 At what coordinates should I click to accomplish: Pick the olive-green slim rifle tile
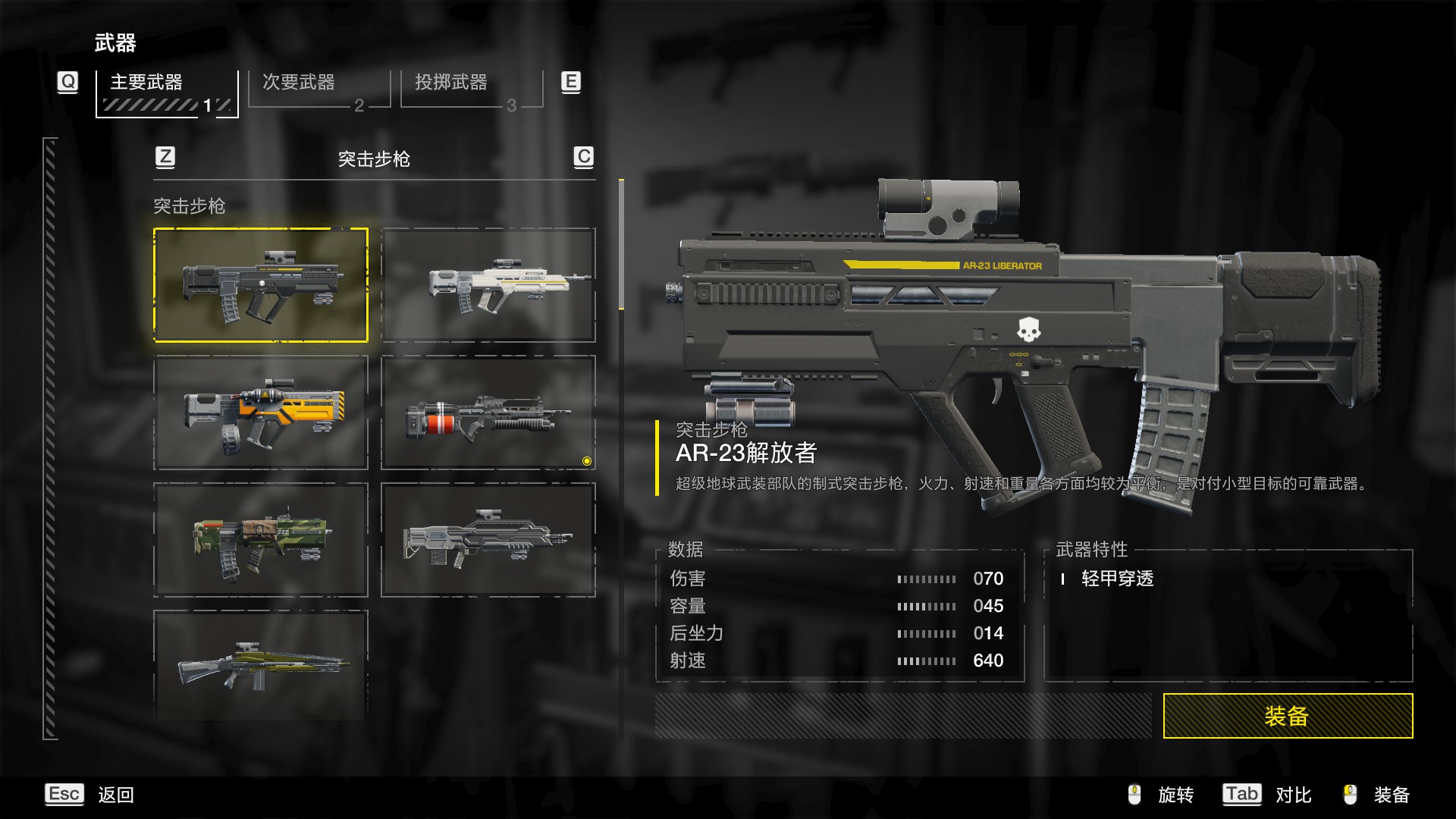click(261, 664)
